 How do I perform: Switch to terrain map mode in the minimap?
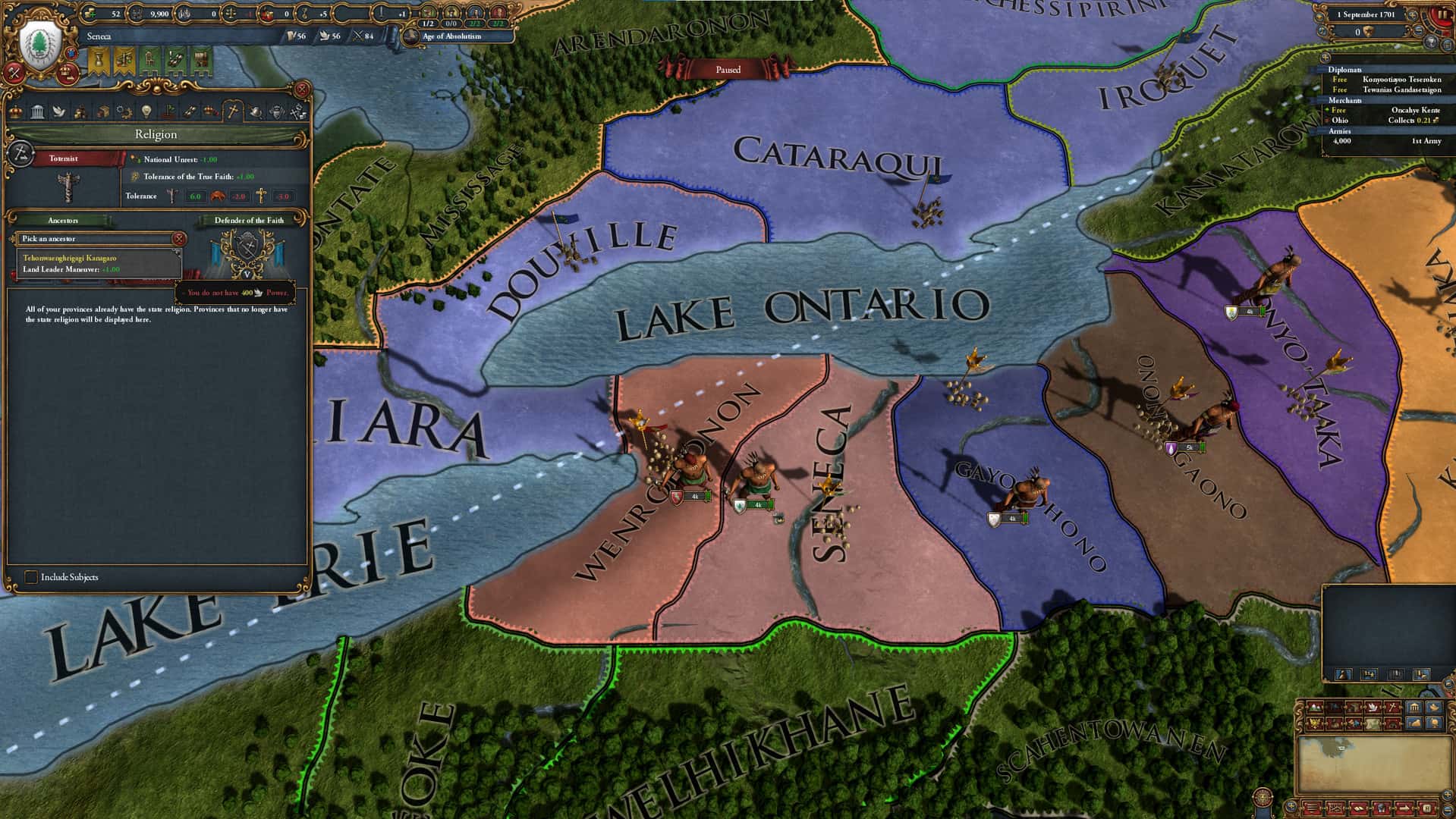(x=1315, y=707)
